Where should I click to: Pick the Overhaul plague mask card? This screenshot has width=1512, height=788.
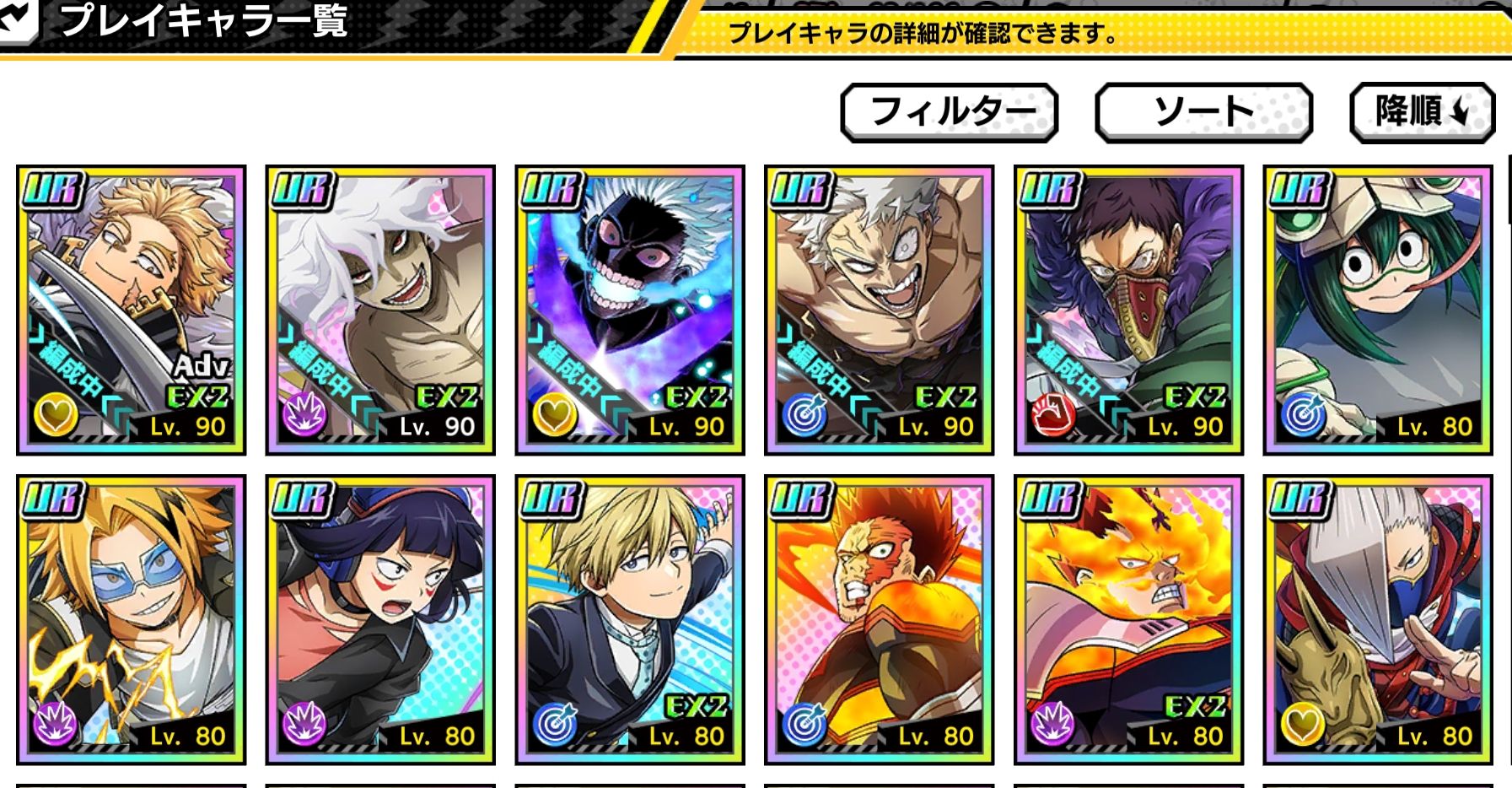pos(1128,310)
